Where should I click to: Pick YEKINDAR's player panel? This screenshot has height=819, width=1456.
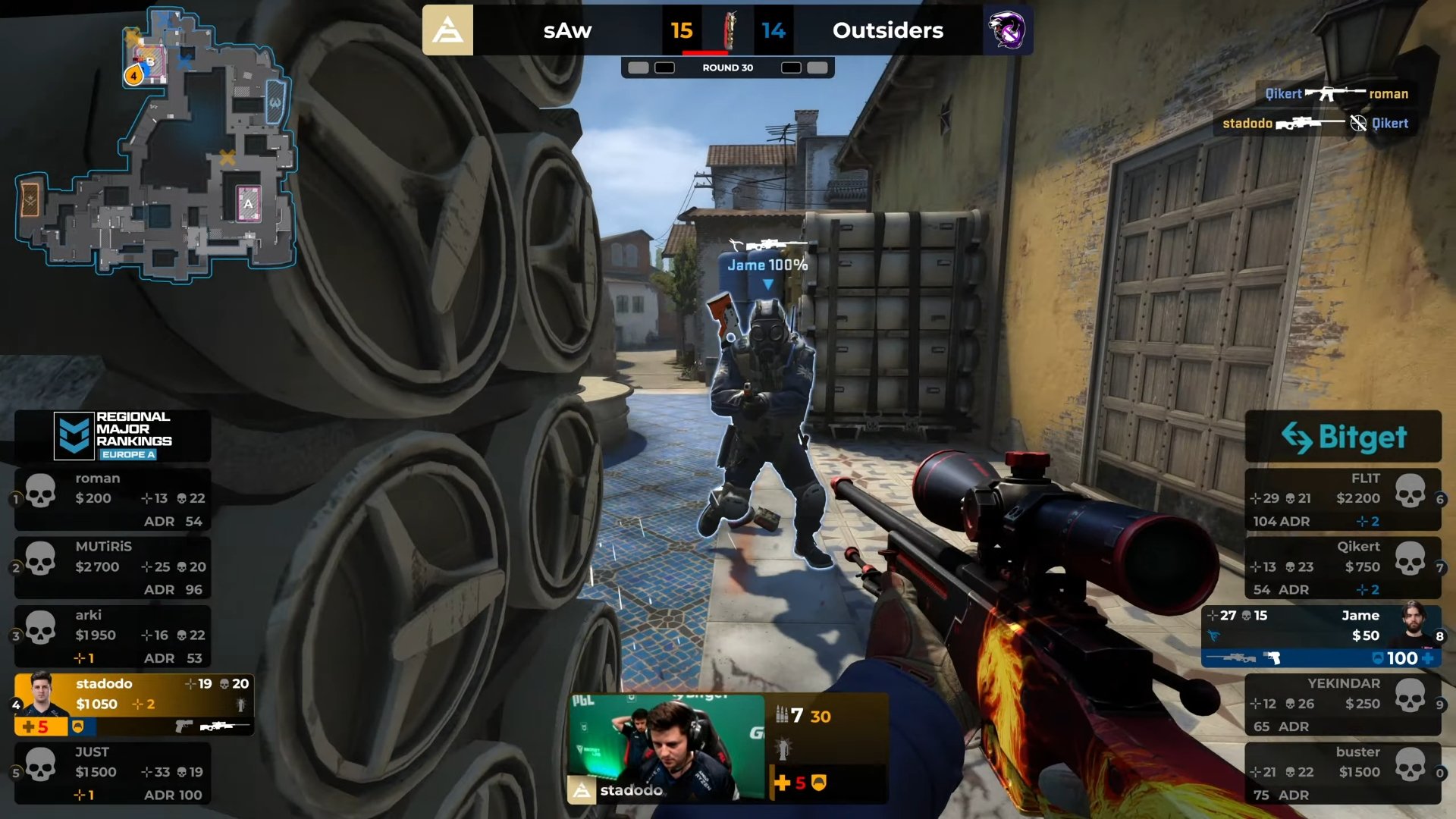point(1342,704)
